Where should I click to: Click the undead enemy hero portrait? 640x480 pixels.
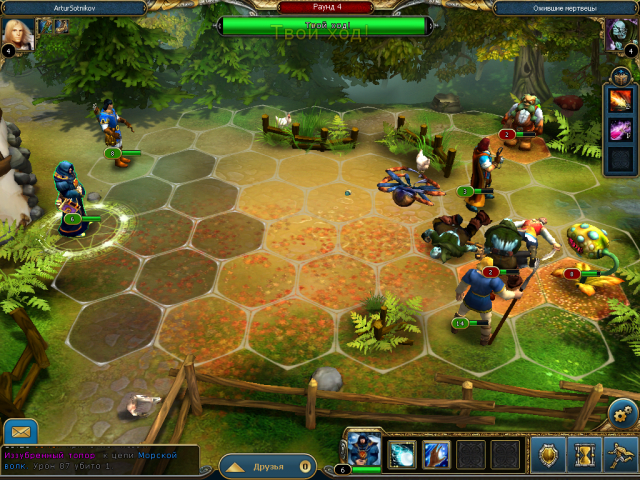[x=618, y=34]
